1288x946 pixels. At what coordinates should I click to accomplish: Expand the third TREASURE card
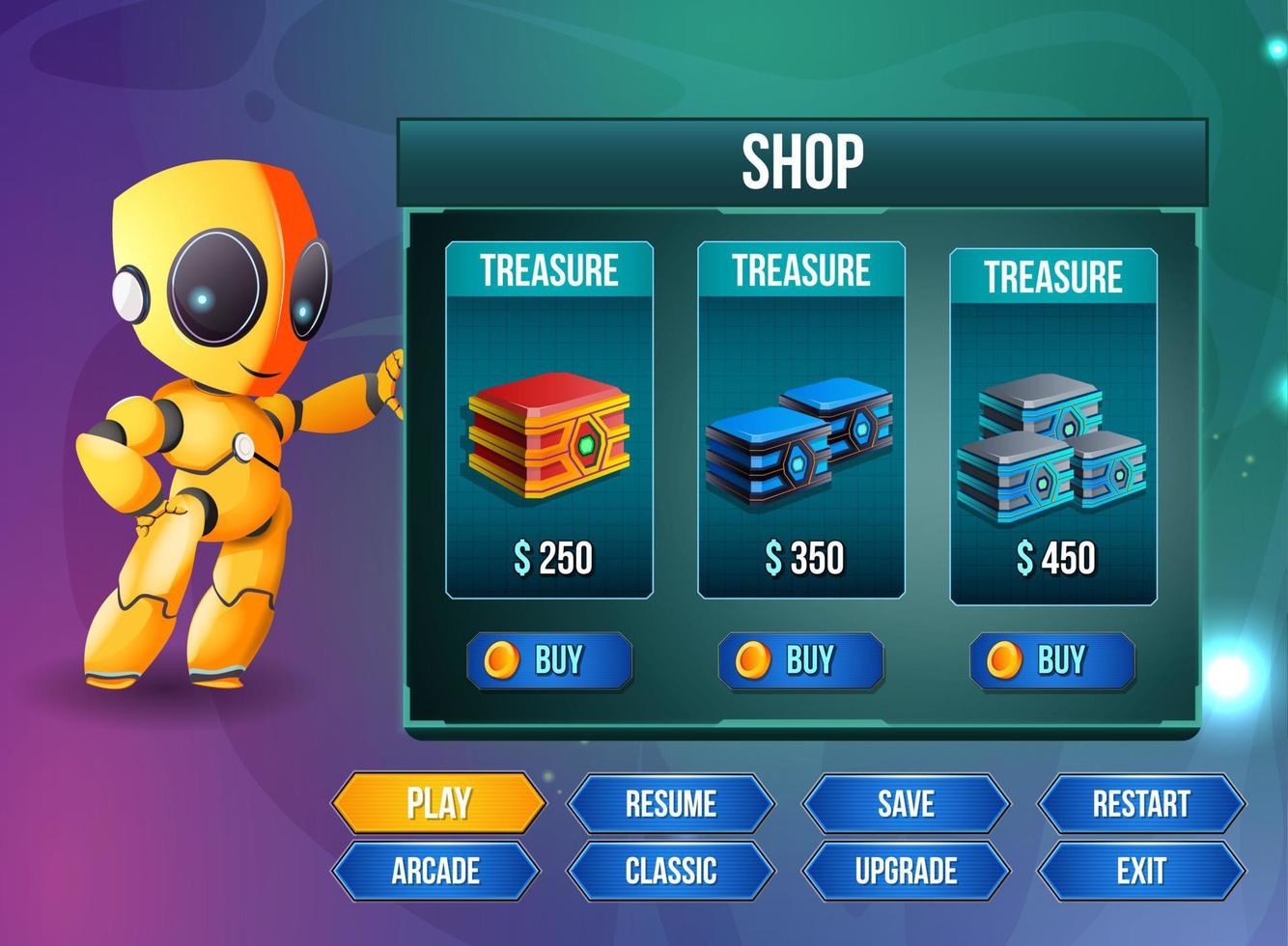(1052, 278)
